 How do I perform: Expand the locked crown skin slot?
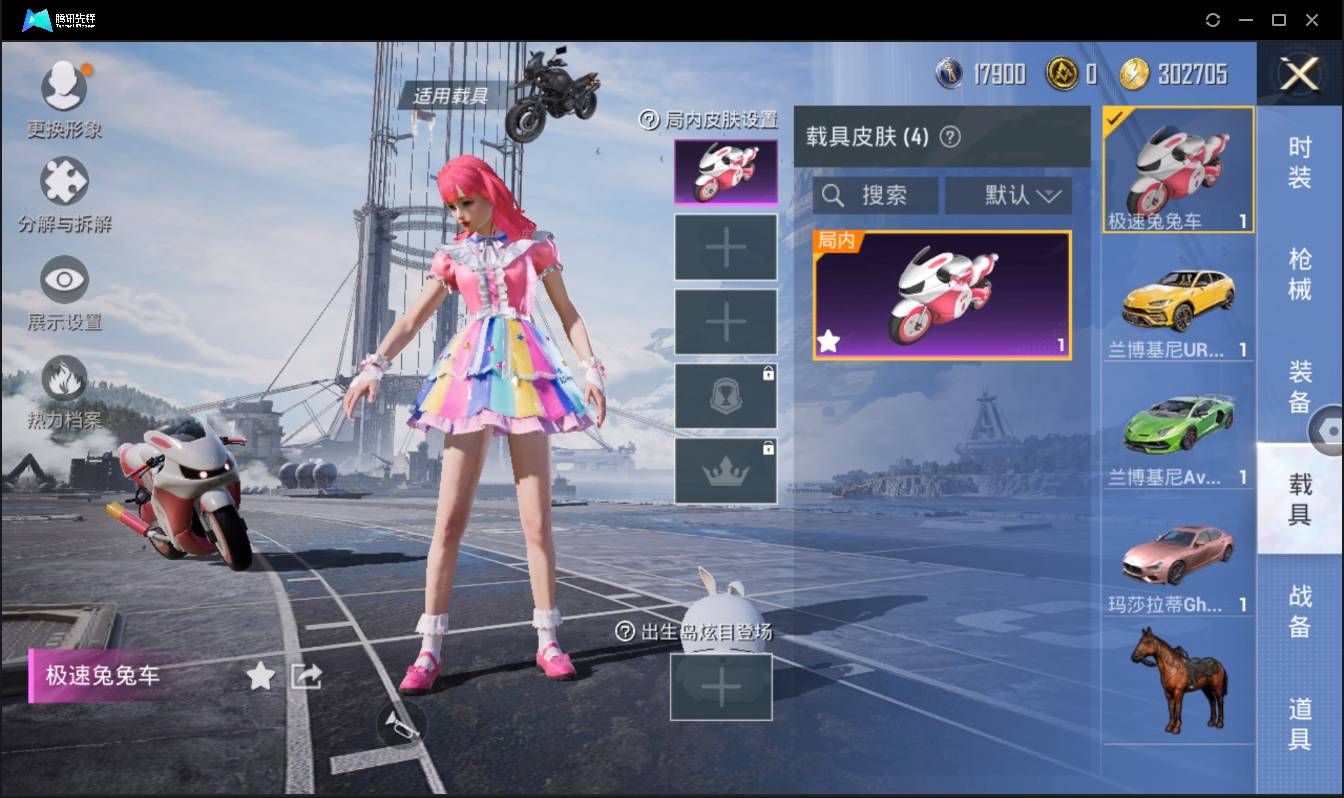click(725, 468)
